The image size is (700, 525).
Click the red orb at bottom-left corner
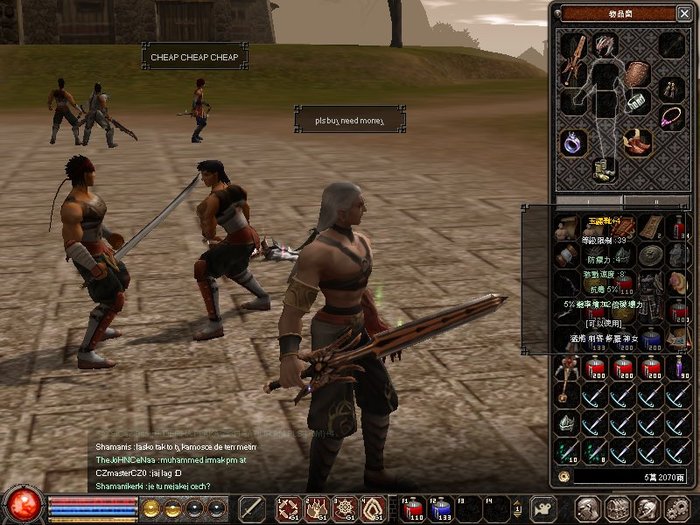(x=23, y=503)
